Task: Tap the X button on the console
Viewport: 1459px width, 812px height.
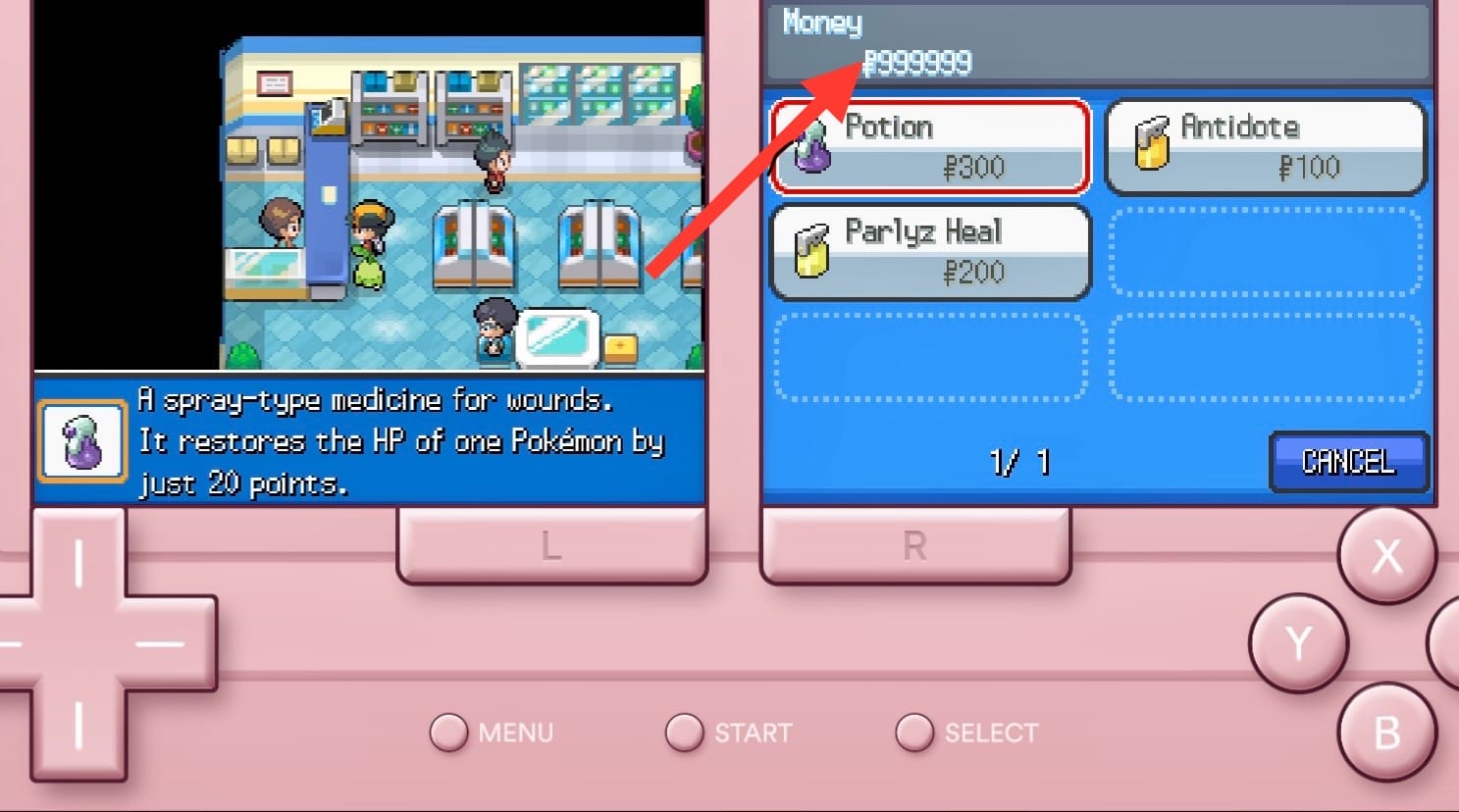Action: click(x=1387, y=556)
